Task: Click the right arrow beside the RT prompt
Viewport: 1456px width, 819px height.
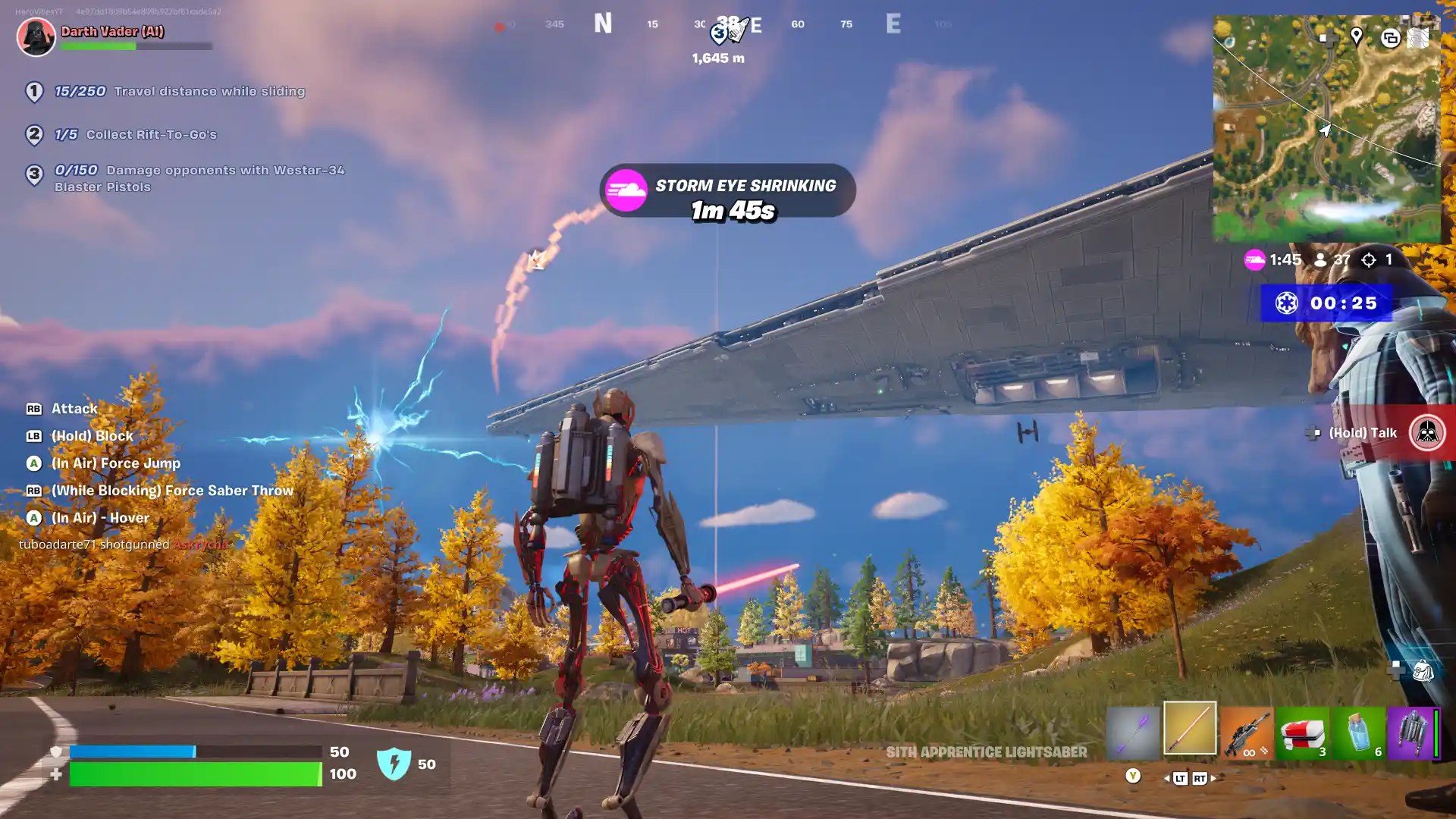Action: pyautogui.click(x=1214, y=778)
